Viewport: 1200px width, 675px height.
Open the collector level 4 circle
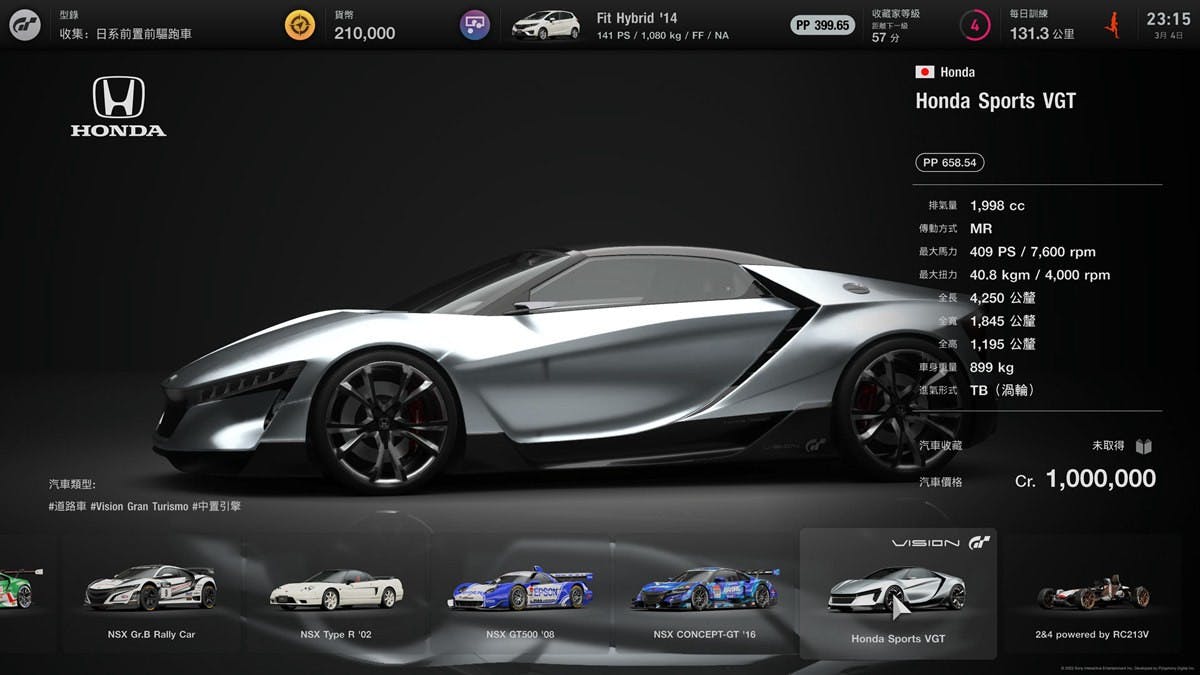coord(974,25)
